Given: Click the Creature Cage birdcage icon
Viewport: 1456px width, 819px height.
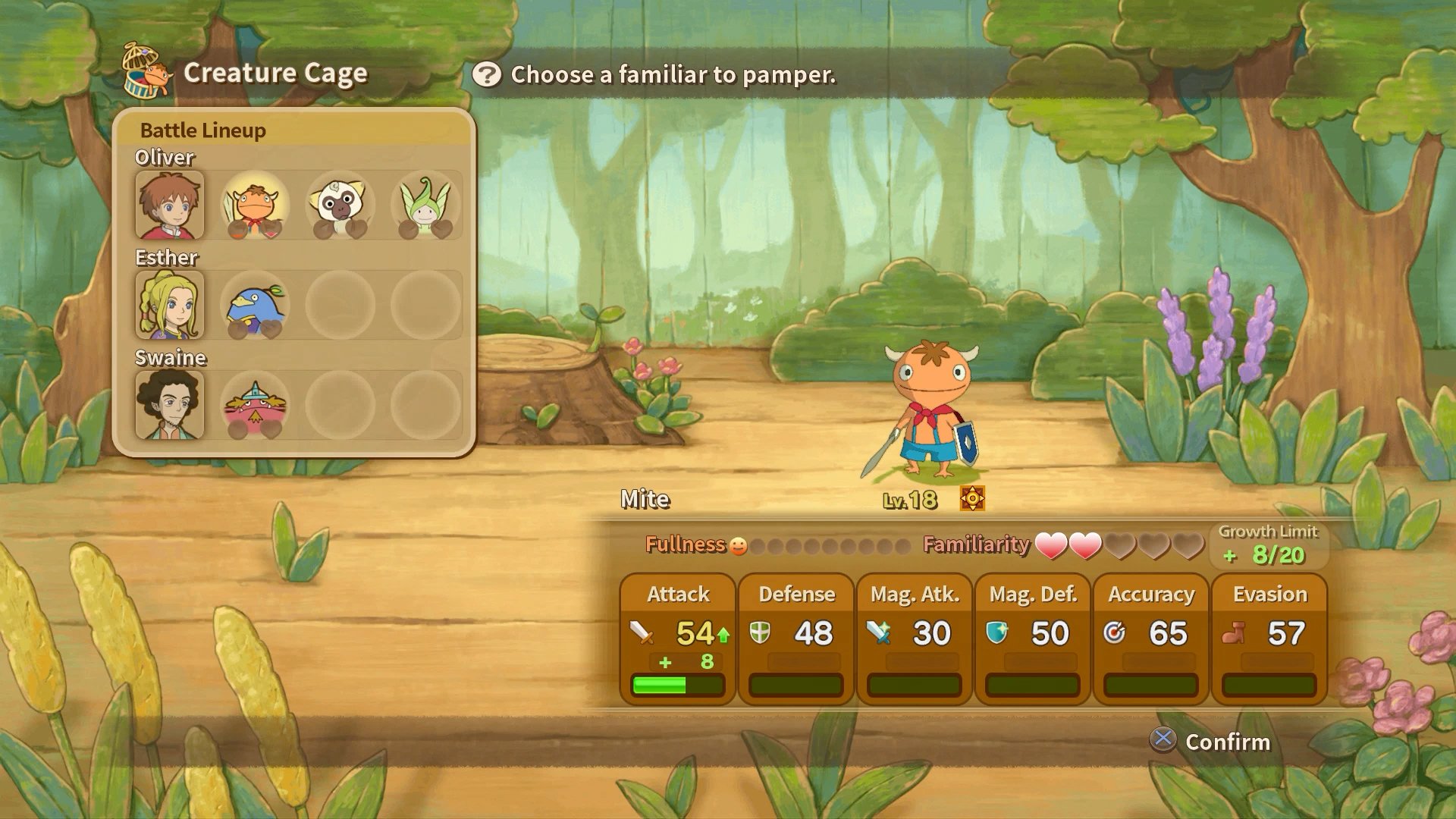Looking at the screenshot, I should (x=146, y=71).
